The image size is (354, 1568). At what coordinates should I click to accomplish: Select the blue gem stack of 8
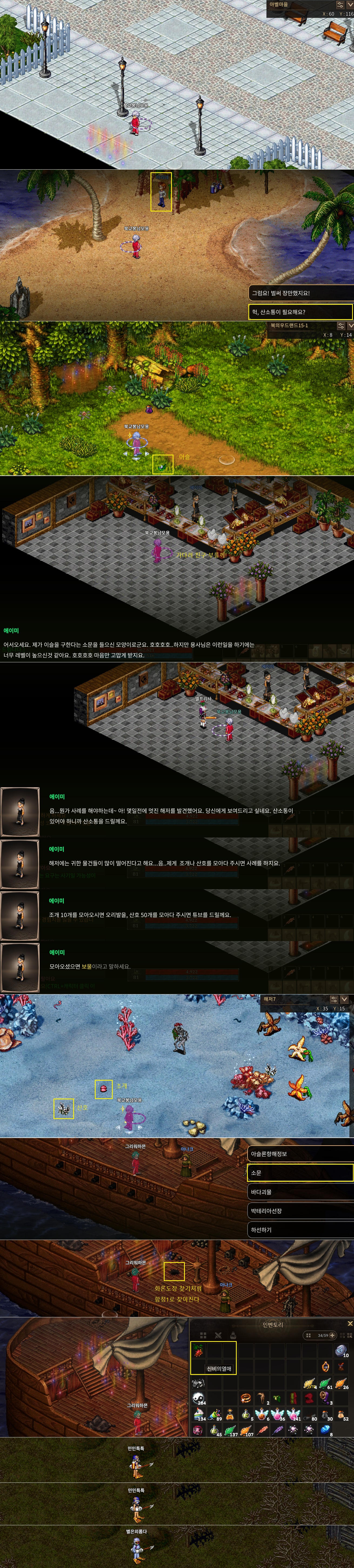[325, 1429]
